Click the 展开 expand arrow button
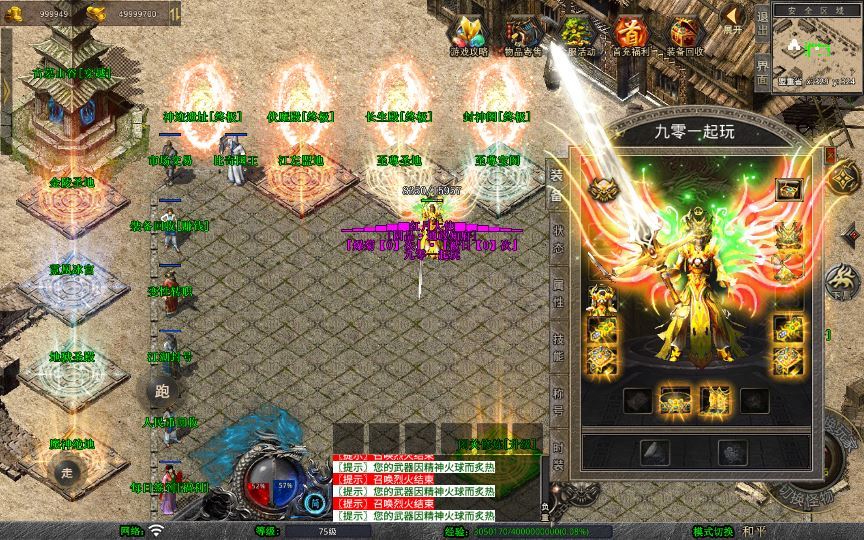 pyautogui.click(x=733, y=20)
